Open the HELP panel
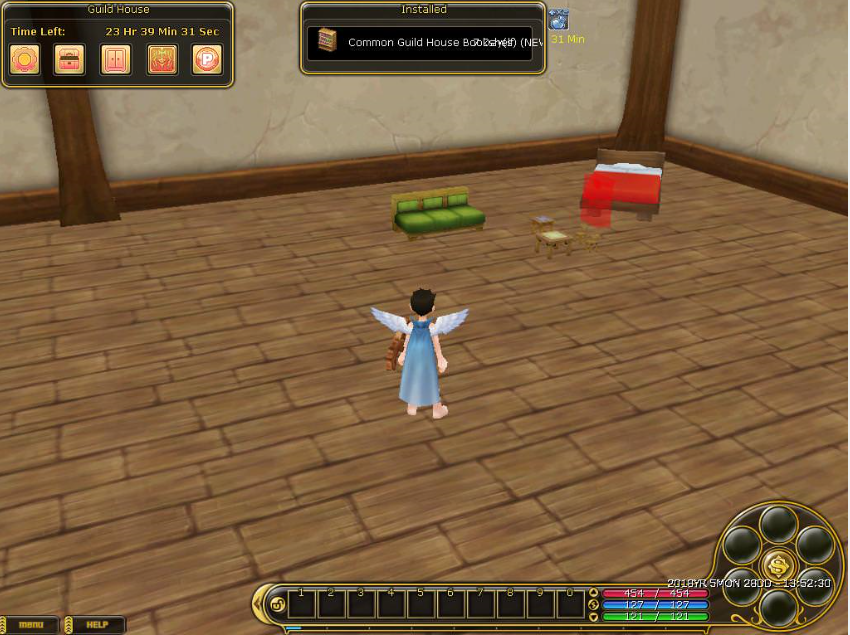This screenshot has width=850, height=635. coord(96,625)
